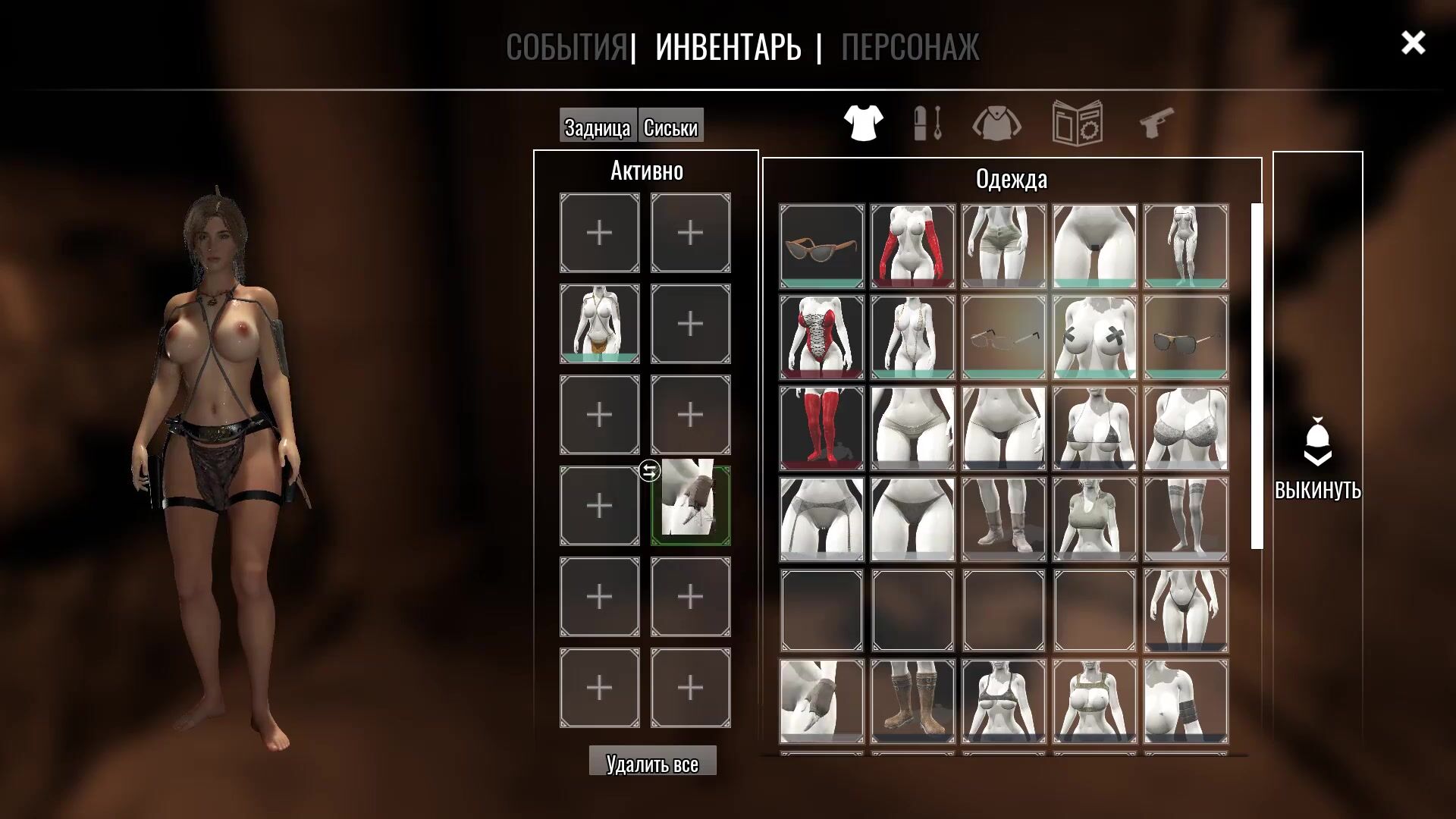Pick the red thigh-high boots item
Screen dimensions: 1456x819
pos(822,428)
